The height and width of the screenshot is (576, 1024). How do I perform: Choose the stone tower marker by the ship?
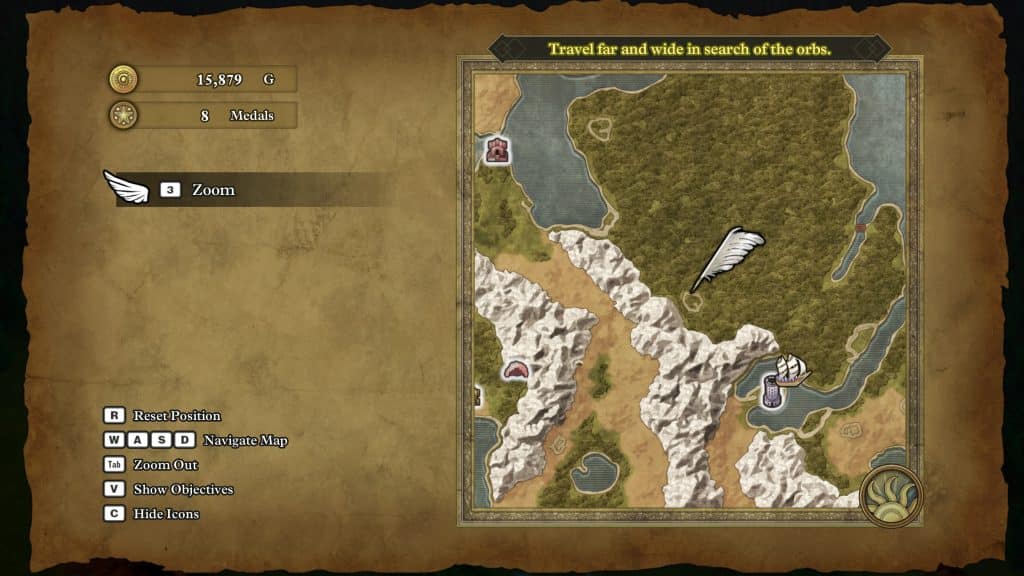(772, 391)
